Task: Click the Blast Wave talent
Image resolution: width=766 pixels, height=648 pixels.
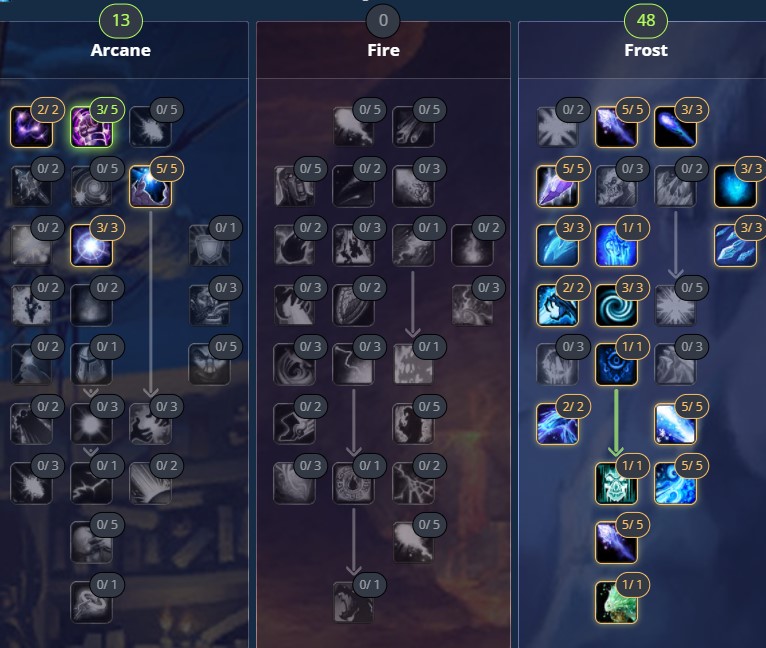Action: click(412, 364)
